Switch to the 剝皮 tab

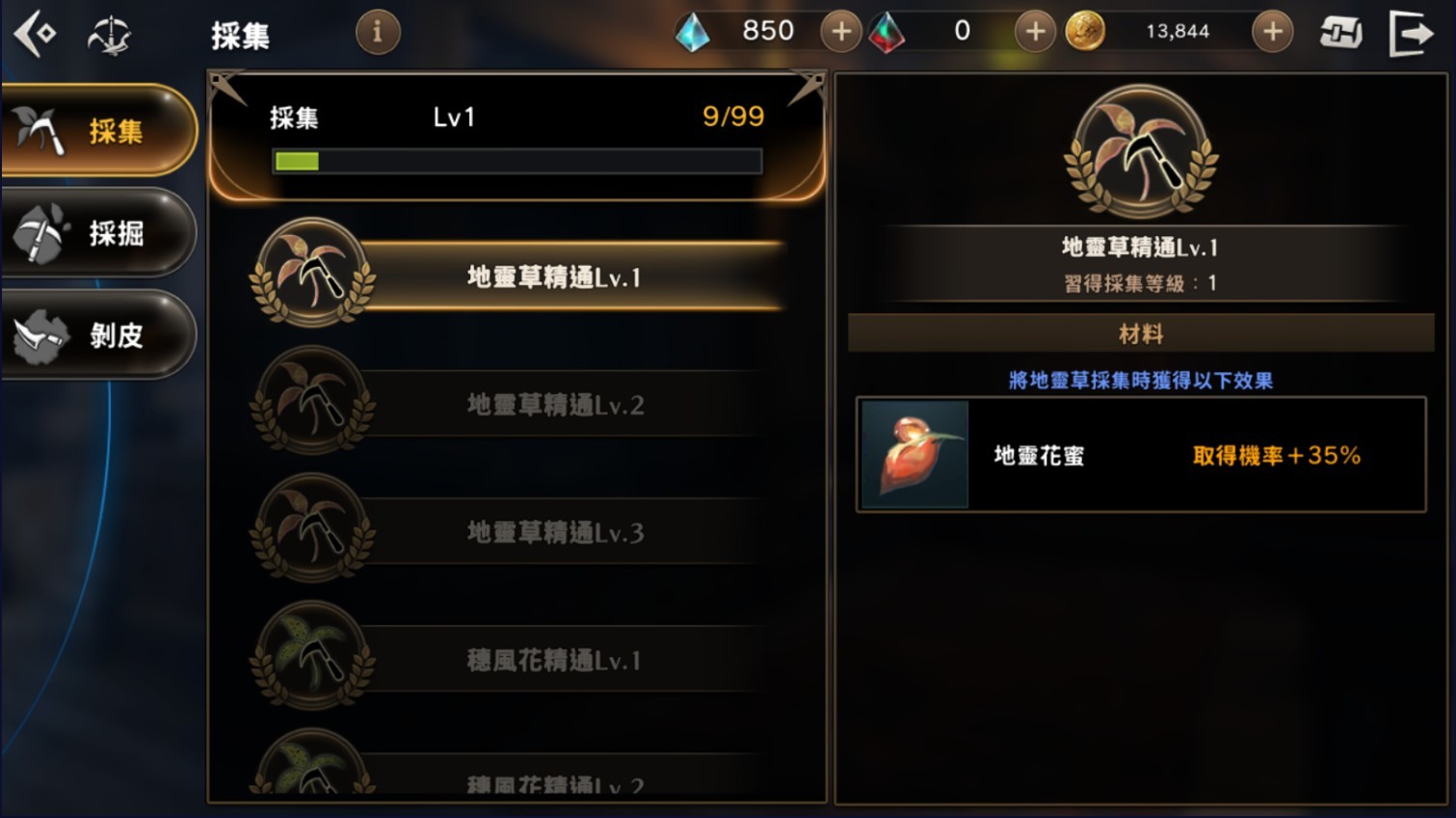coord(96,335)
